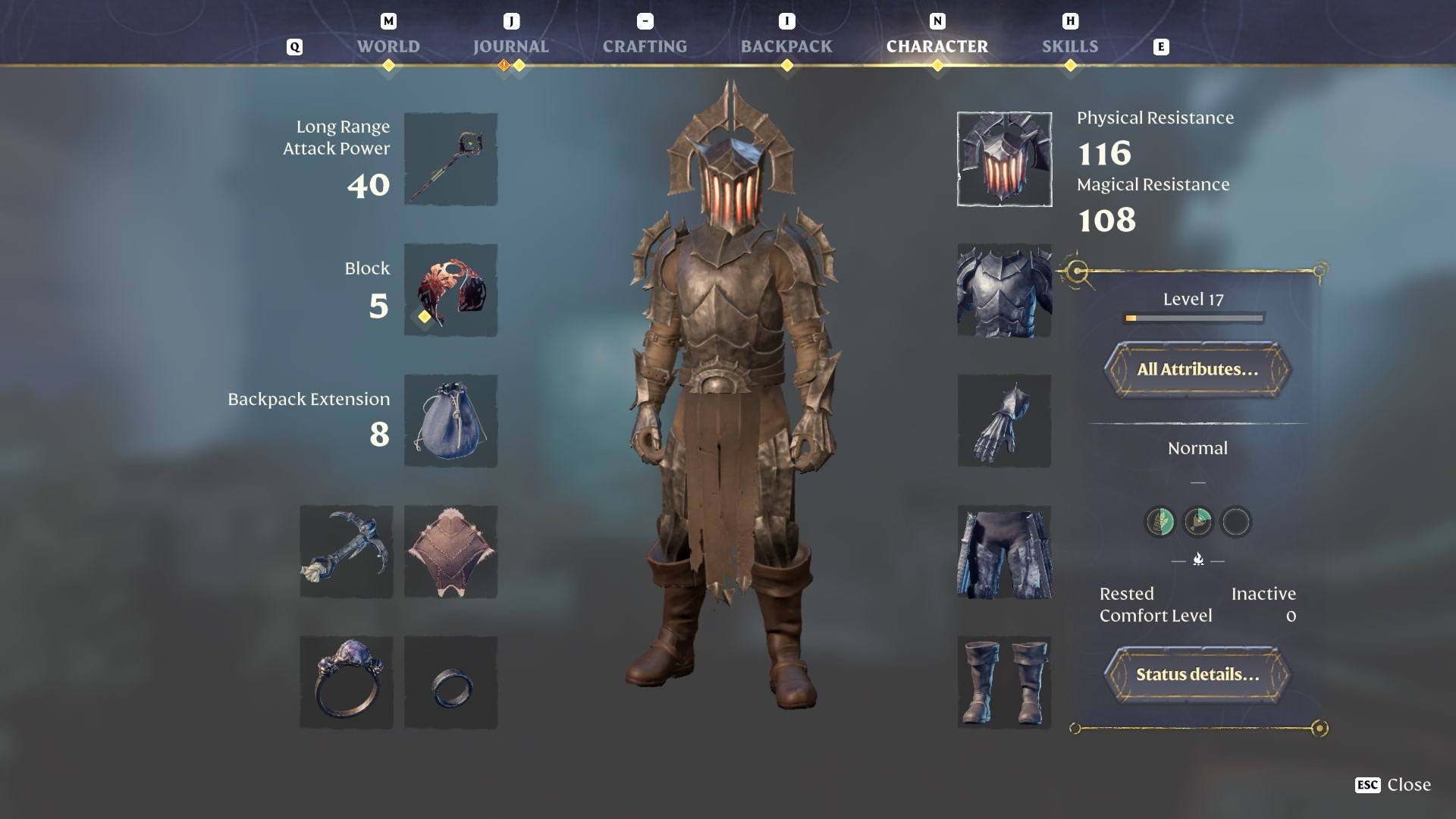
Task: Choose the chest armor slot
Action: click(x=1004, y=290)
